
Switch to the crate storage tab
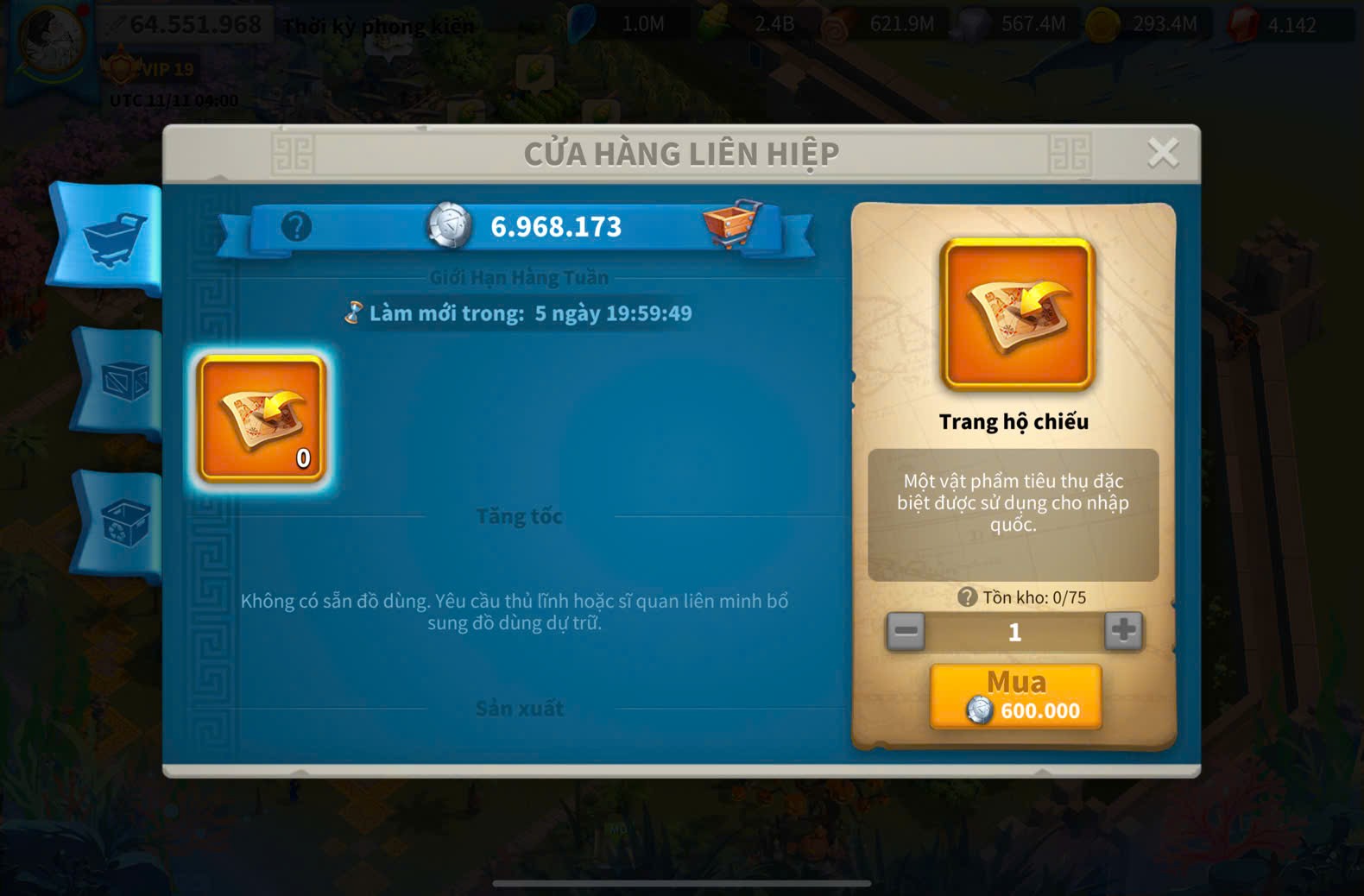[122, 380]
